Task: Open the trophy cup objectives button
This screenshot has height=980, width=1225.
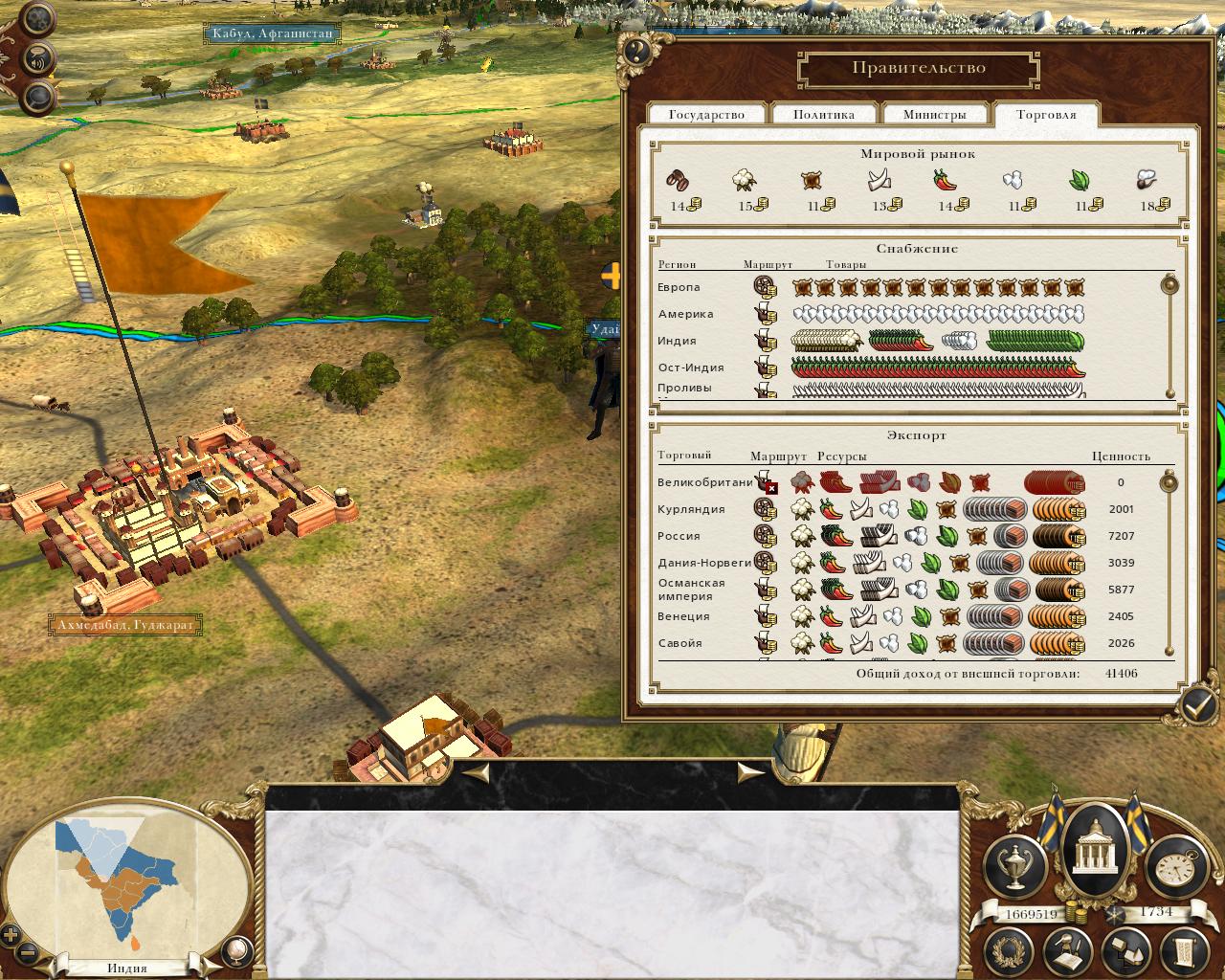Action: 1013,867
